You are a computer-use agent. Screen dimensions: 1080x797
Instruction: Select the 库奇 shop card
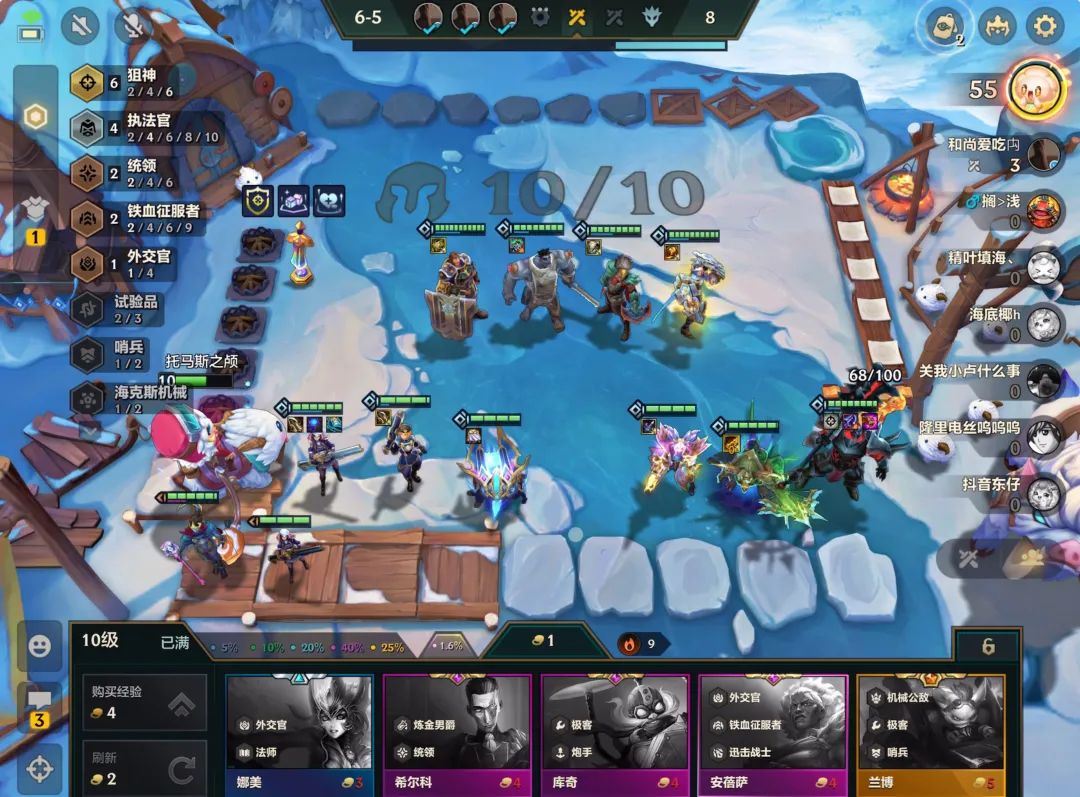pos(615,734)
